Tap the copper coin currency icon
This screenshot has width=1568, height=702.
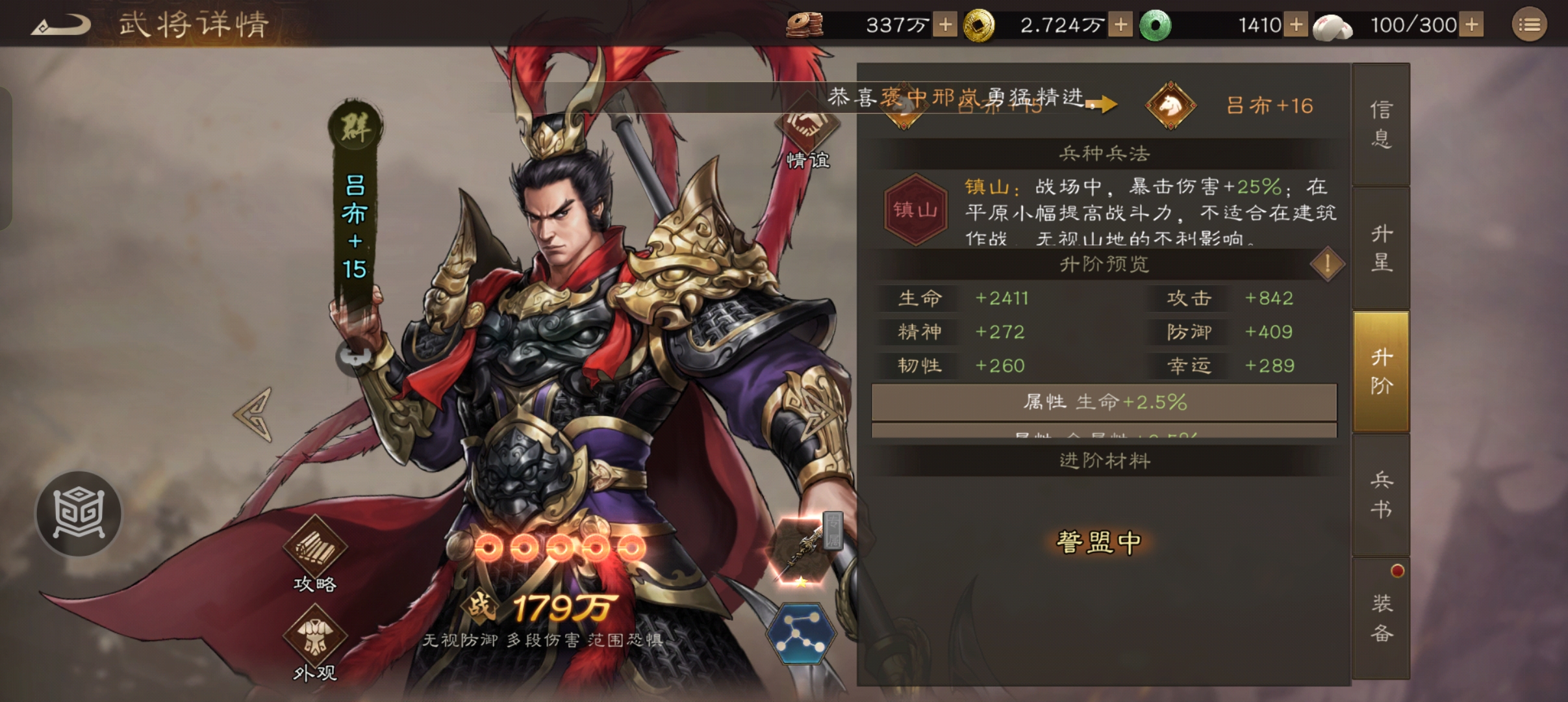(803, 25)
